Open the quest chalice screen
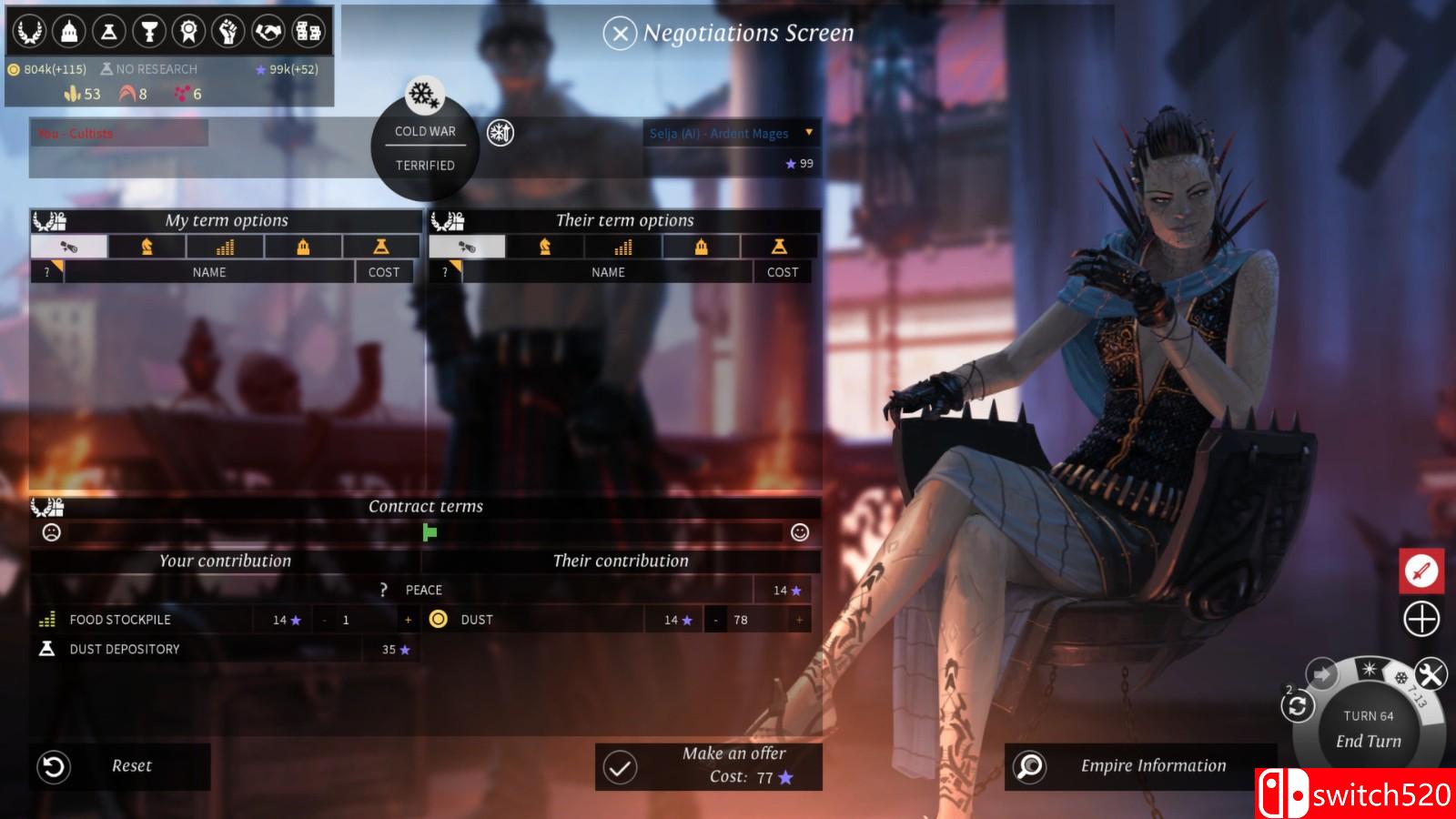 149,32
